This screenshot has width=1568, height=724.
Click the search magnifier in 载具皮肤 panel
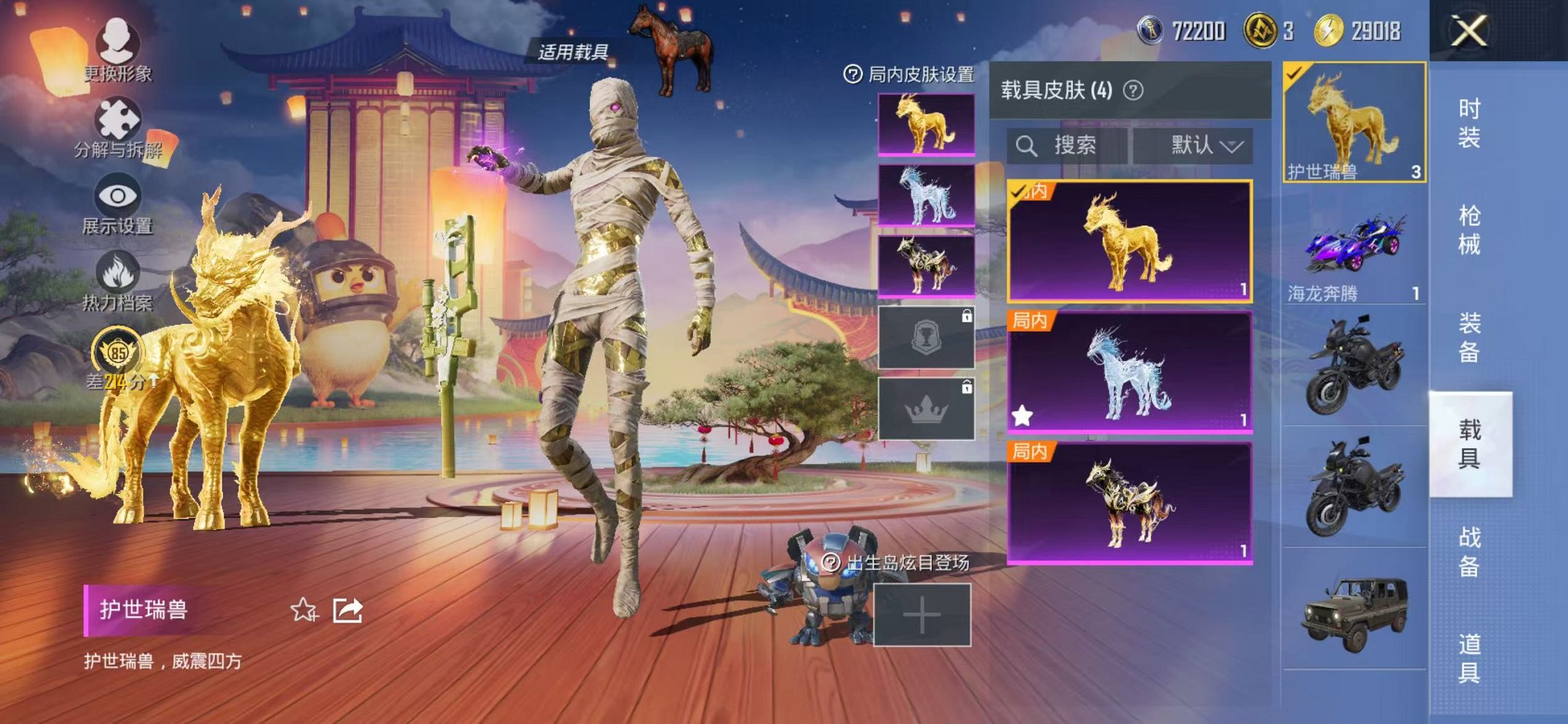1028,144
